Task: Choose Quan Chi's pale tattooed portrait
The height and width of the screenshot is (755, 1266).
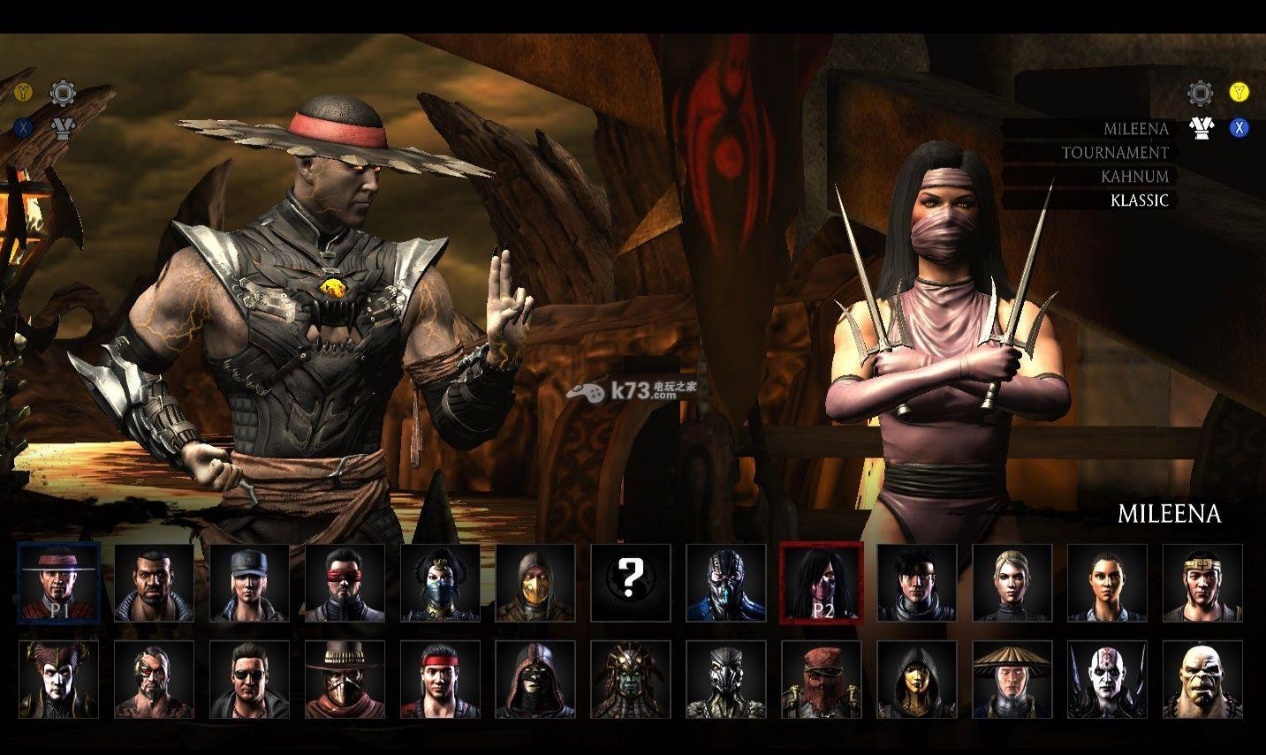Action: [1107, 680]
